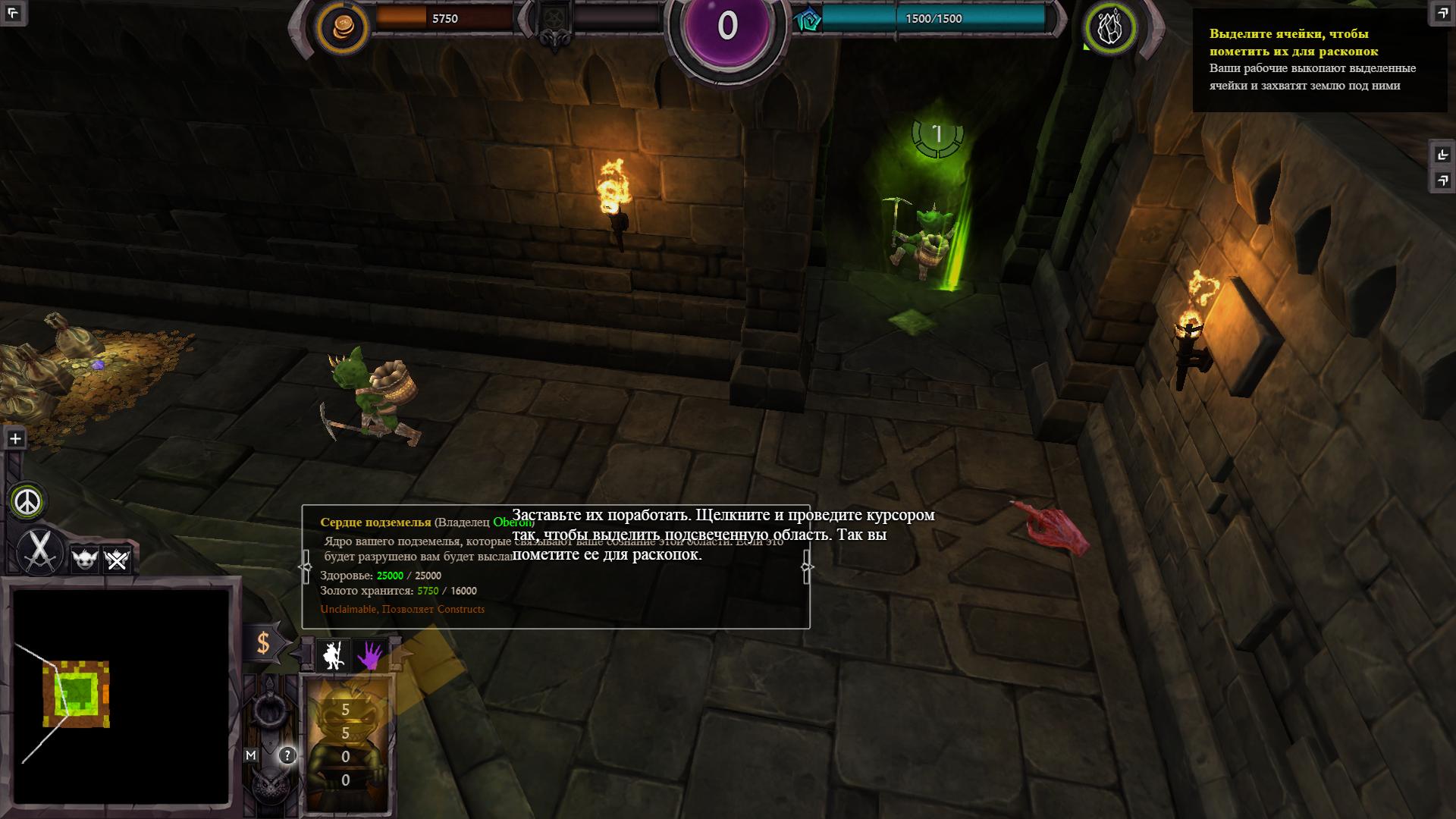The height and width of the screenshot is (819, 1456).
Task: Click the top-left corner bracket button
Action: (15, 12)
